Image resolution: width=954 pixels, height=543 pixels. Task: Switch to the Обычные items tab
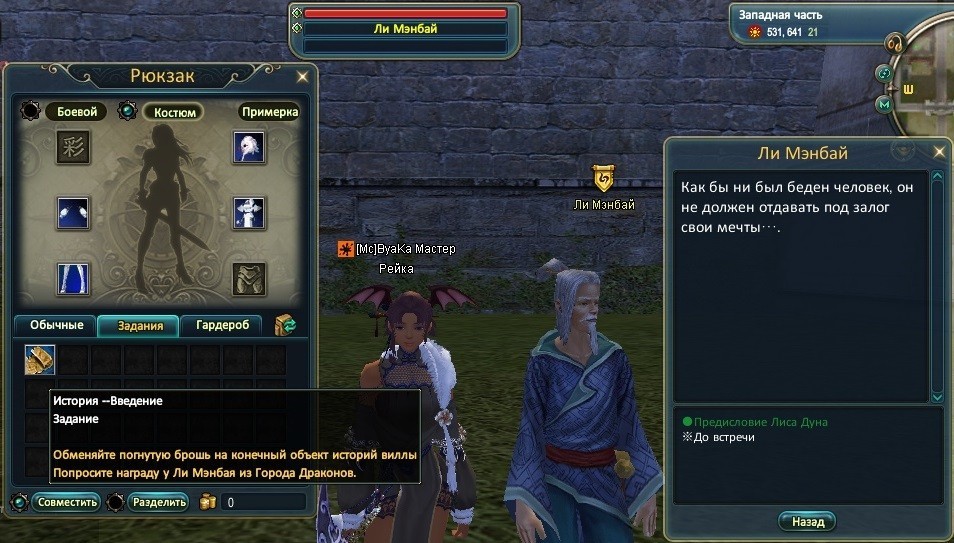click(55, 325)
